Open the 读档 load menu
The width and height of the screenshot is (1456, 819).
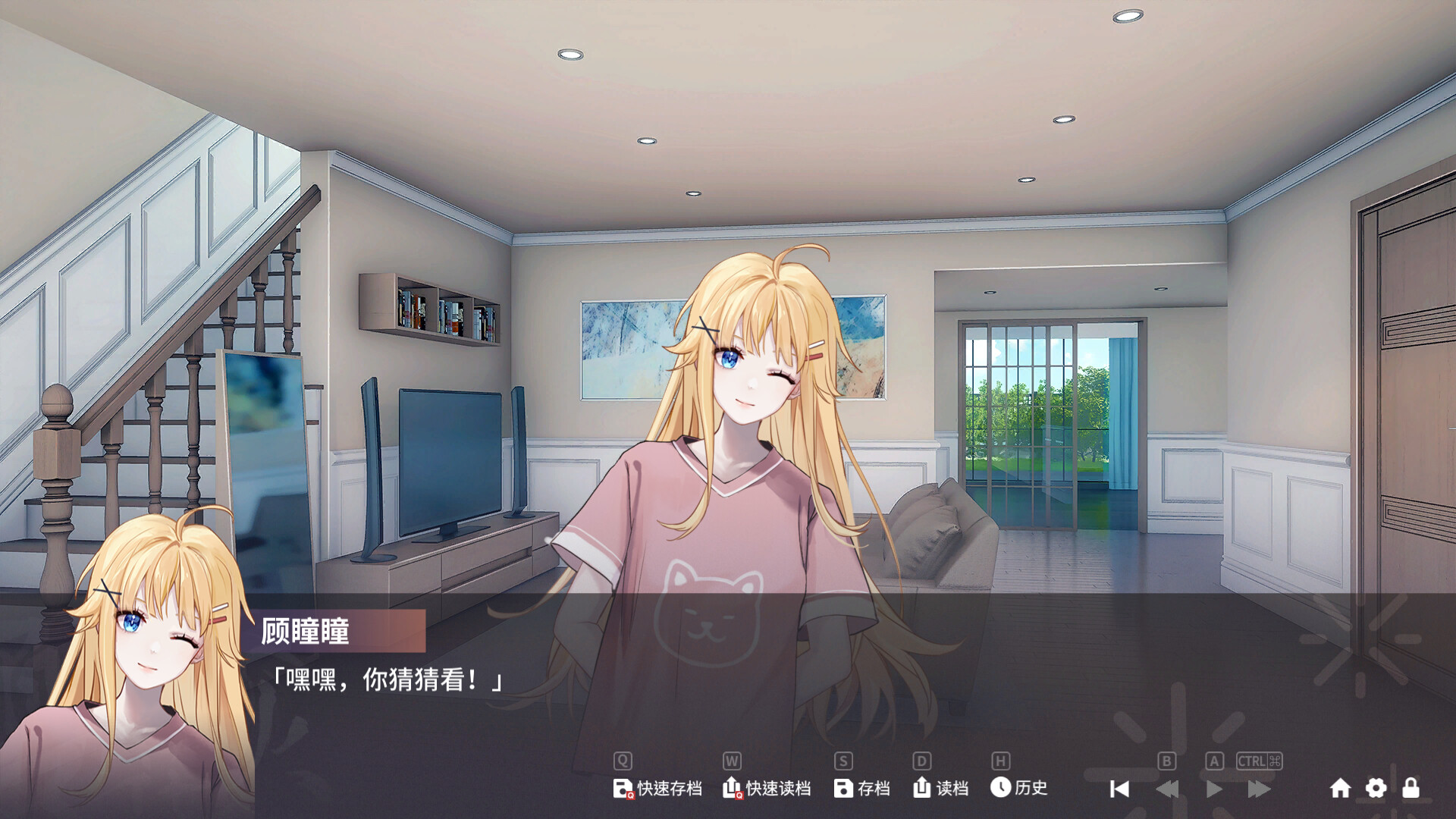(940, 789)
